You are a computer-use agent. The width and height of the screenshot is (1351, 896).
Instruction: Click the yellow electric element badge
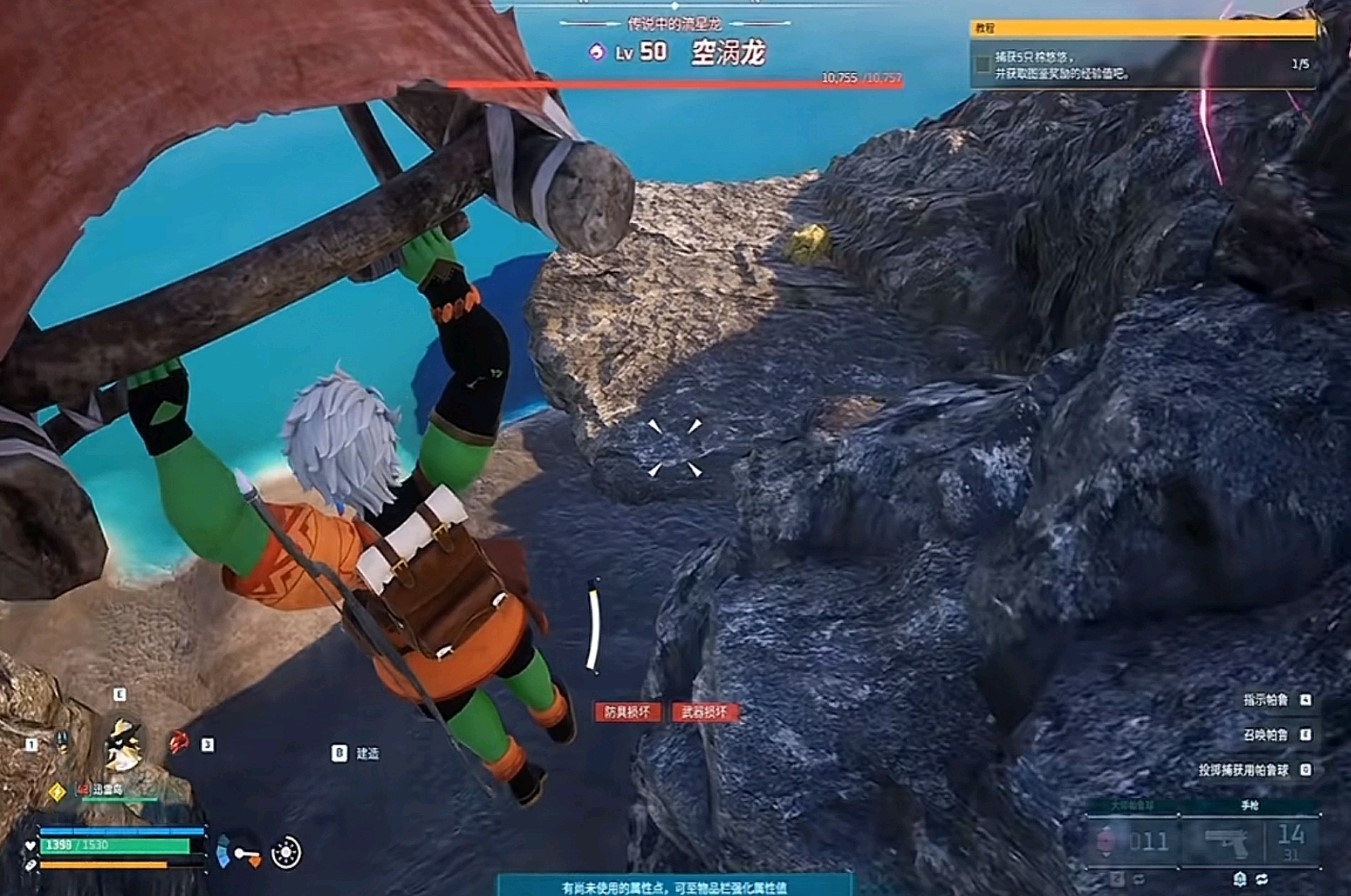pyautogui.click(x=56, y=791)
